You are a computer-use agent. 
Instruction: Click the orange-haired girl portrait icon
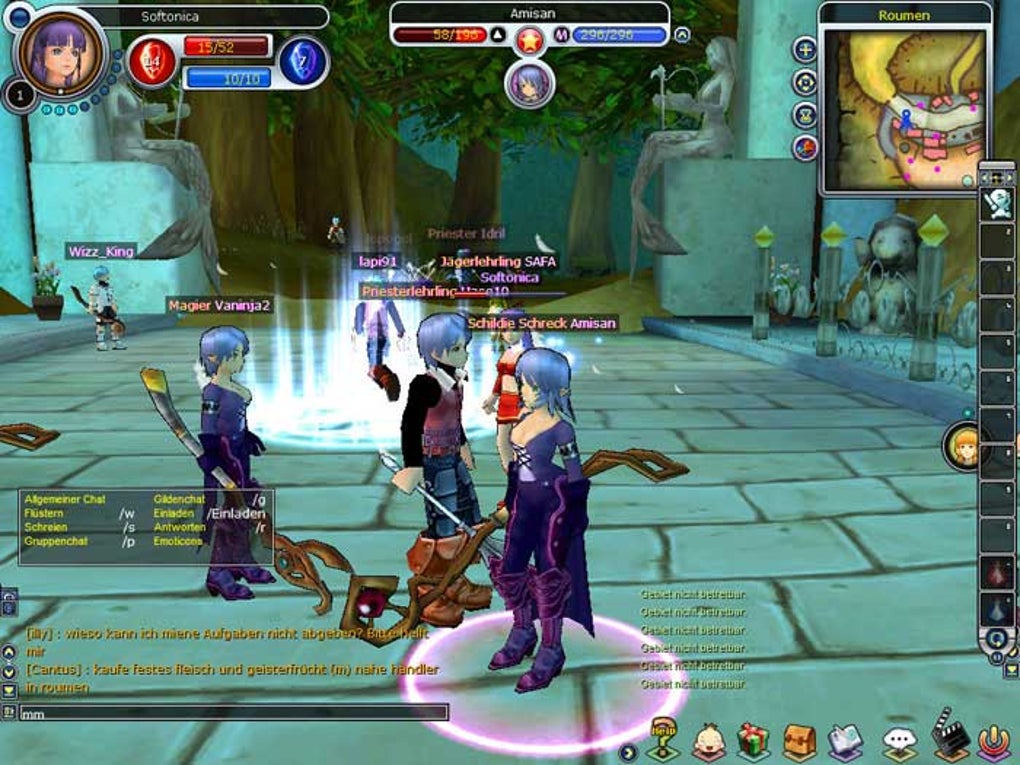click(x=965, y=447)
